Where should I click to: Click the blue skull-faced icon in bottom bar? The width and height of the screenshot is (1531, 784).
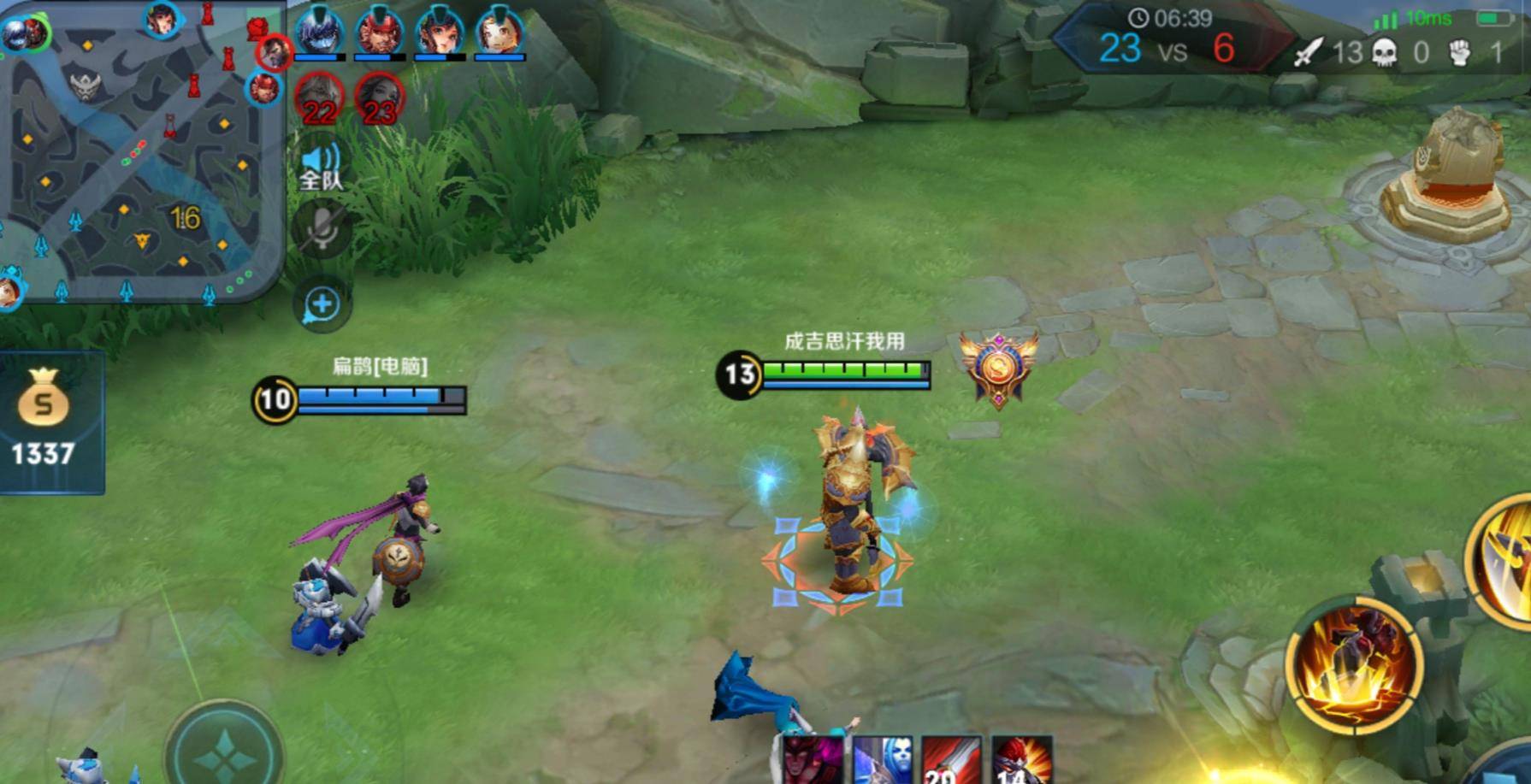882,760
